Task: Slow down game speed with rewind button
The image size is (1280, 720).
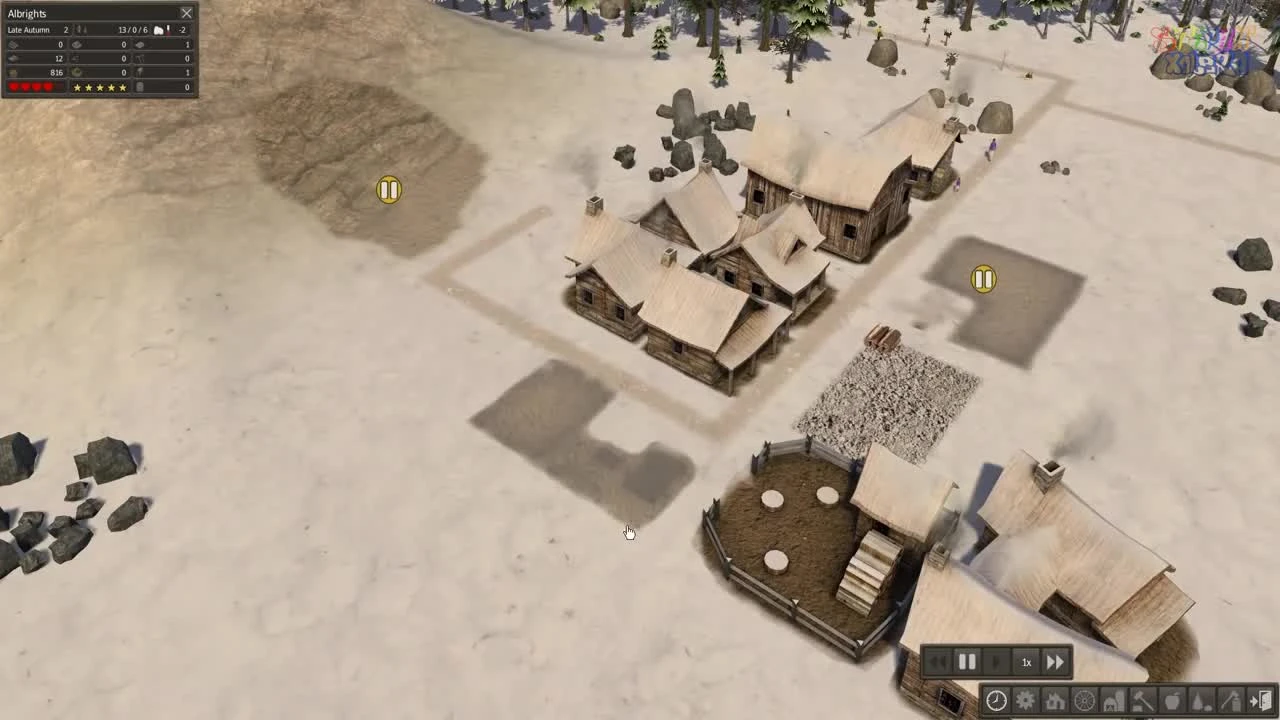Action: click(x=939, y=661)
